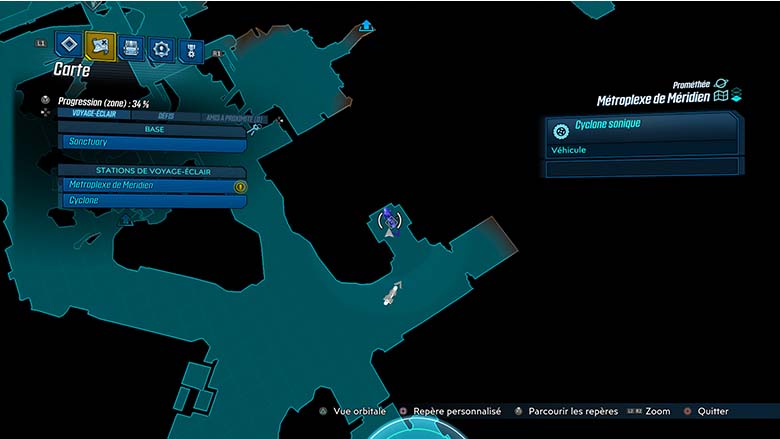Viewport: 780px width, 439px height.
Task: Open the Guardian Rank medal tab
Action: [x=188, y=49]
